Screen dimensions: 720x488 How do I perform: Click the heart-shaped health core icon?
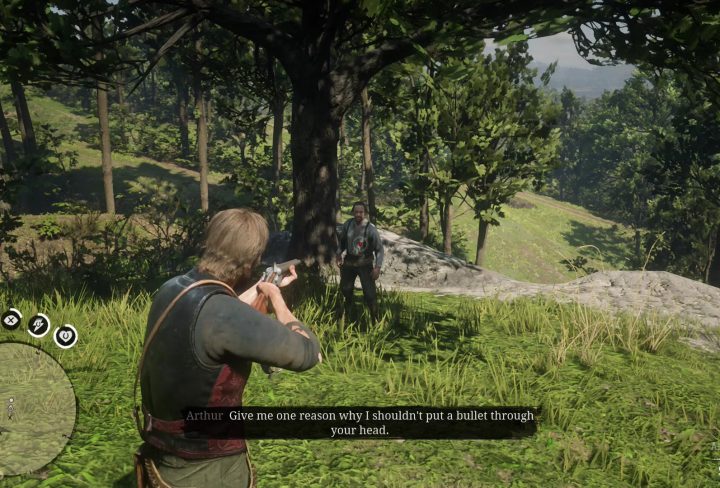point(65,336)
